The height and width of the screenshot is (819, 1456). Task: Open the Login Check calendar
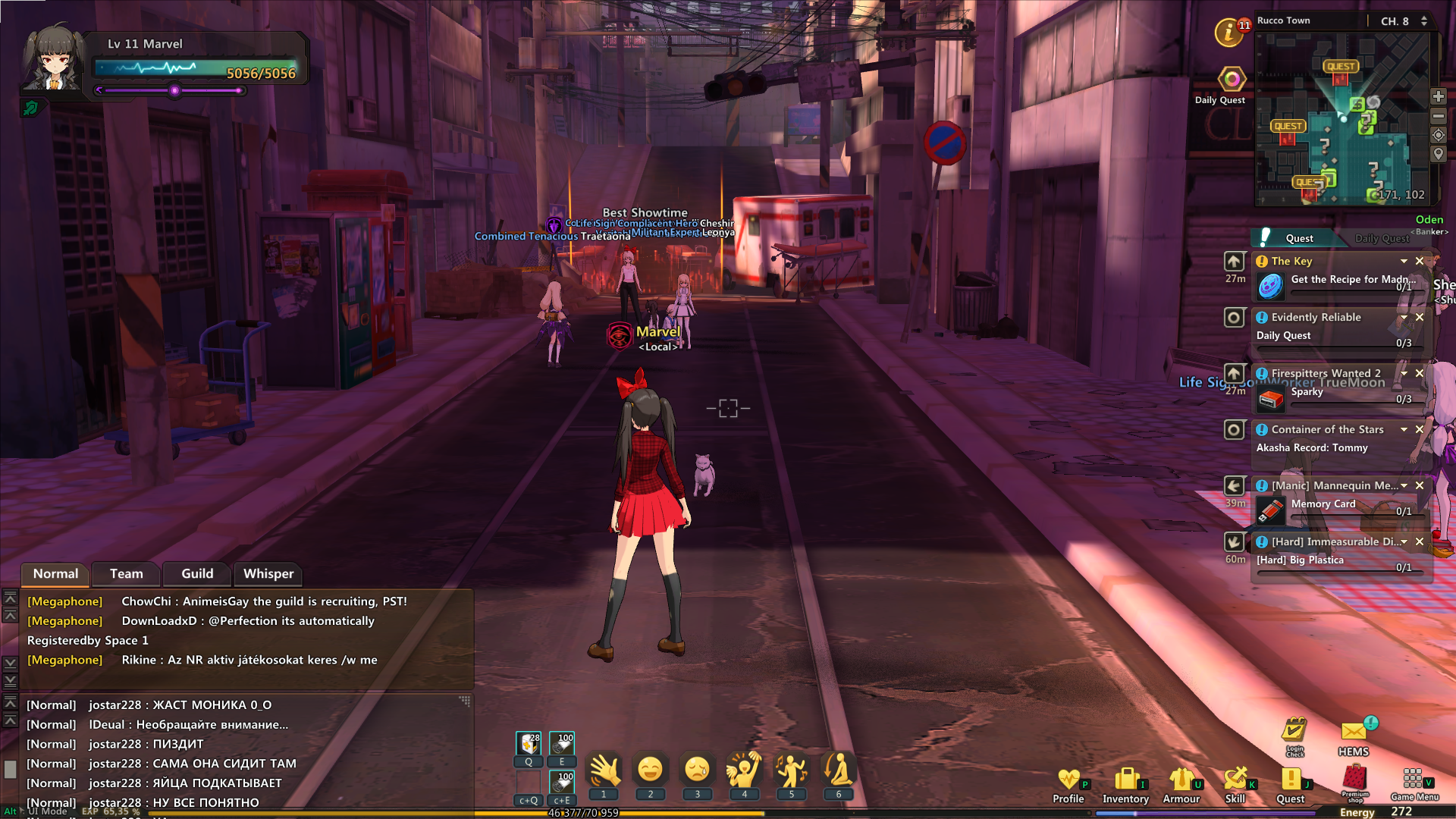coord(1294,733)
